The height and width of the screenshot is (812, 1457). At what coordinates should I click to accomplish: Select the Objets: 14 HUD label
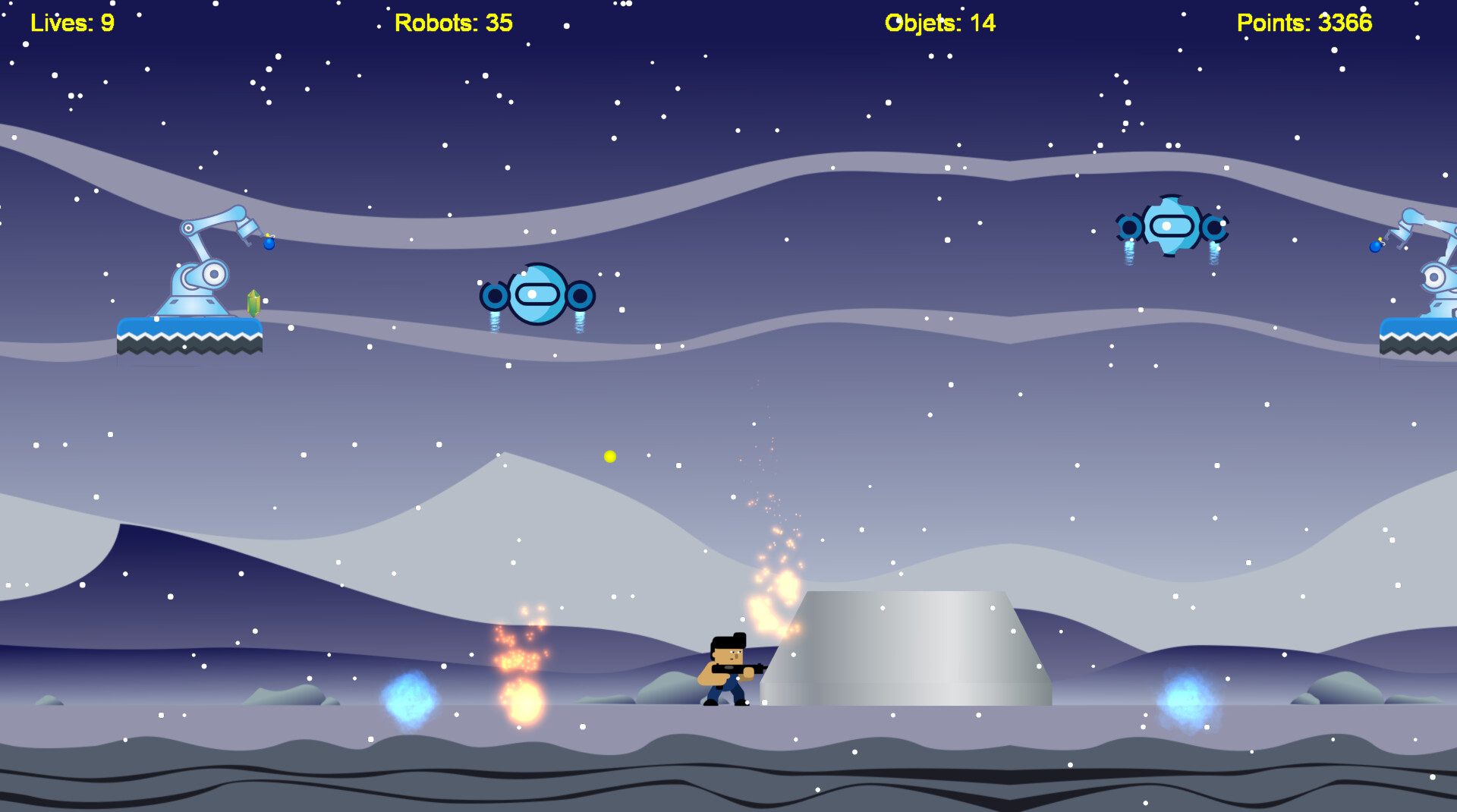[940, 23]
